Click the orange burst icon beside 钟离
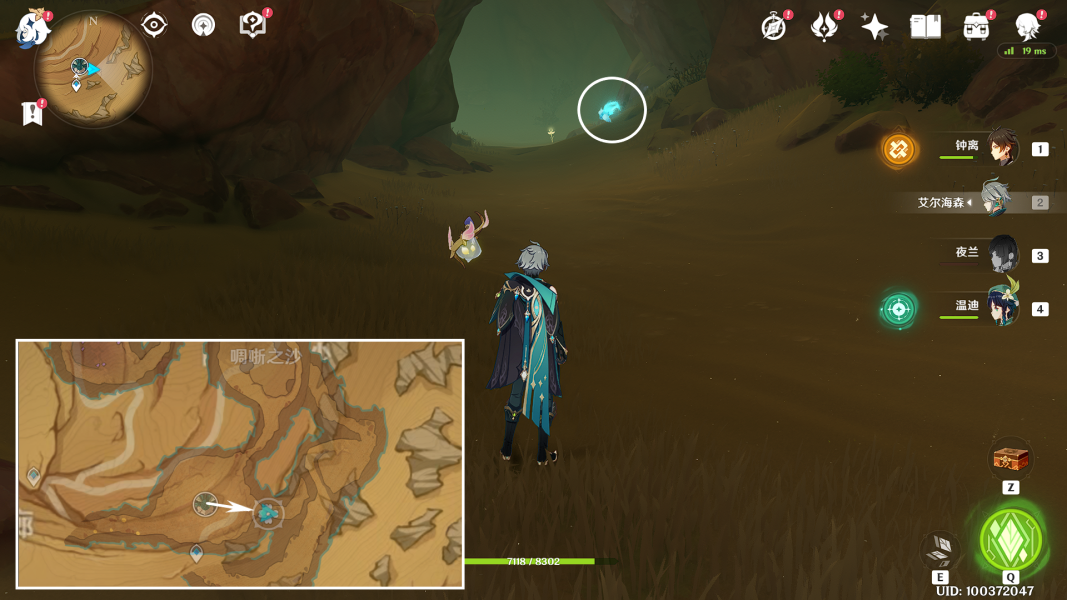This screenshot has width=1067, height=600. [x=898, y=150]
